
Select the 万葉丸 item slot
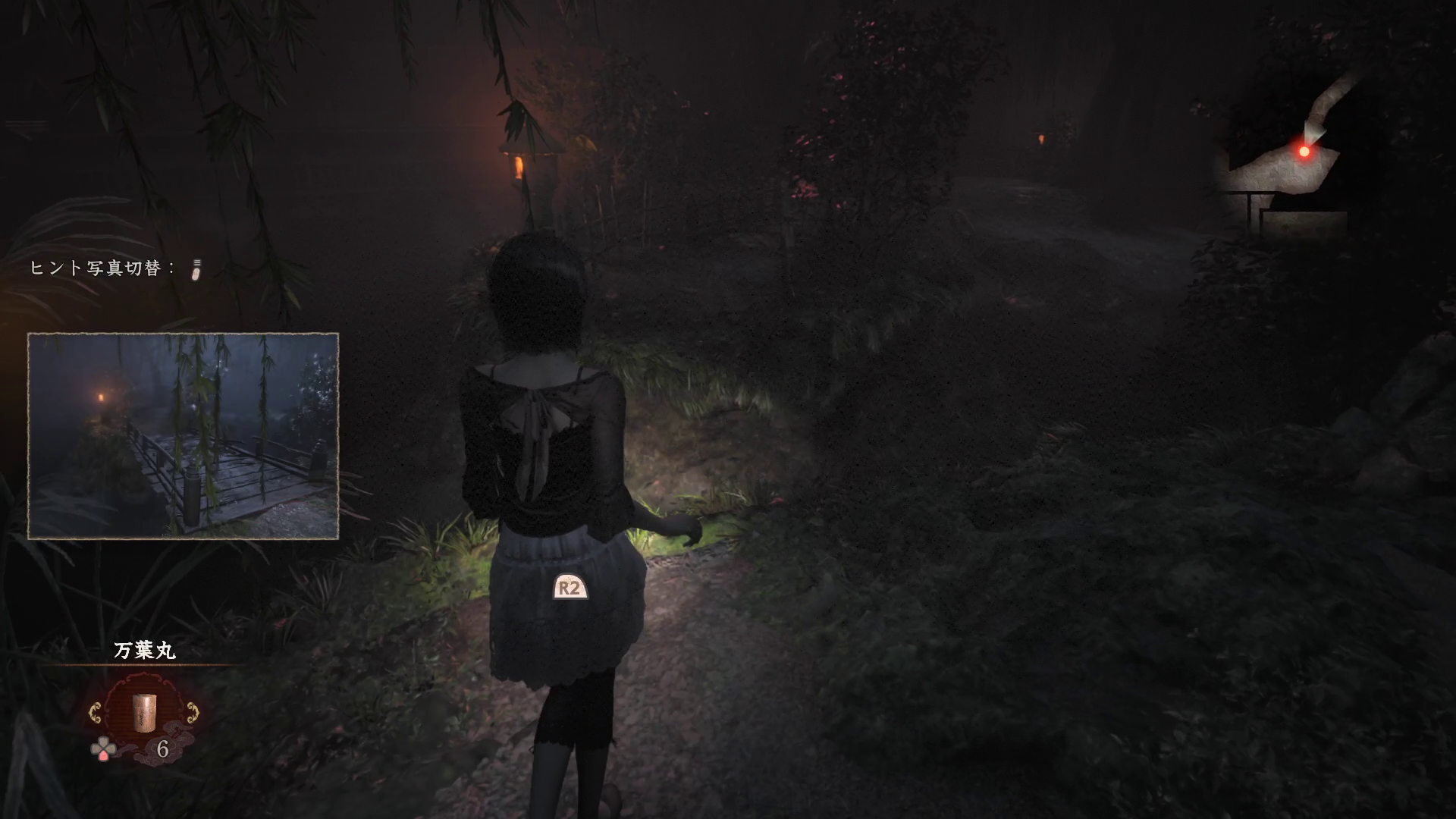click(143, 713)
